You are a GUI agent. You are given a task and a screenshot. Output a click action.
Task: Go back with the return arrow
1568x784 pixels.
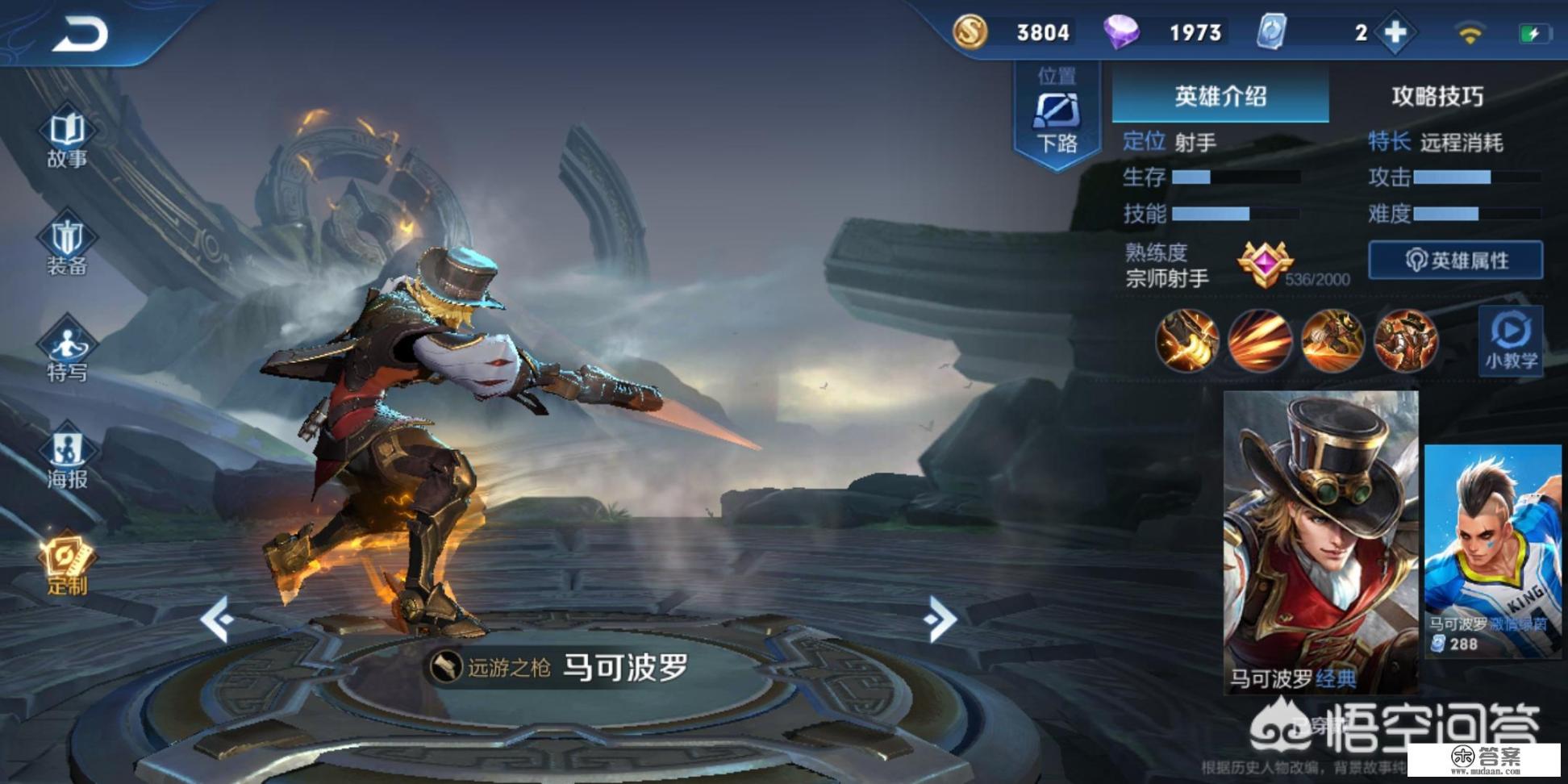tap(81, 35)
